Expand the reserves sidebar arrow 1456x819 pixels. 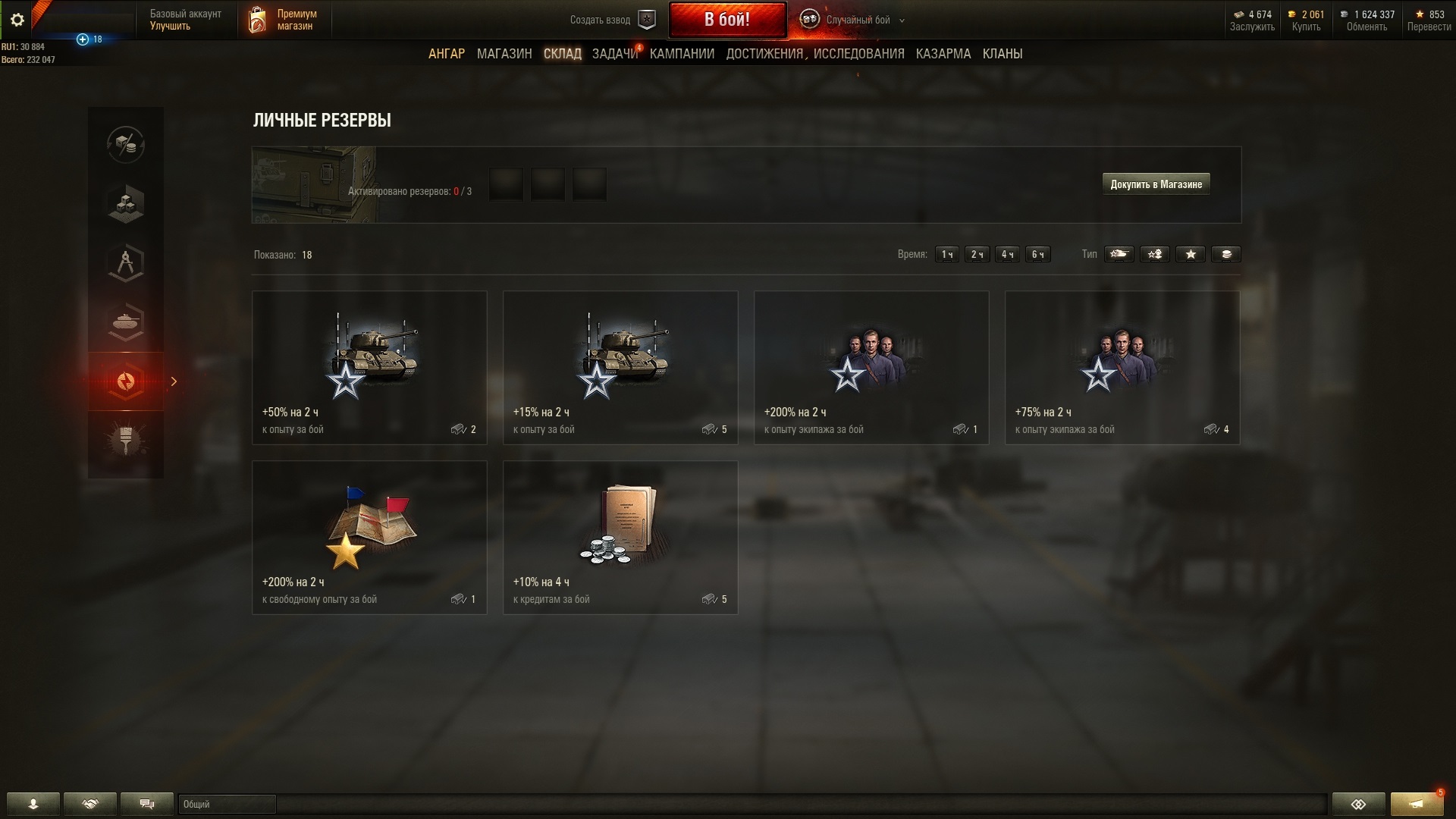tap(174, 382)
